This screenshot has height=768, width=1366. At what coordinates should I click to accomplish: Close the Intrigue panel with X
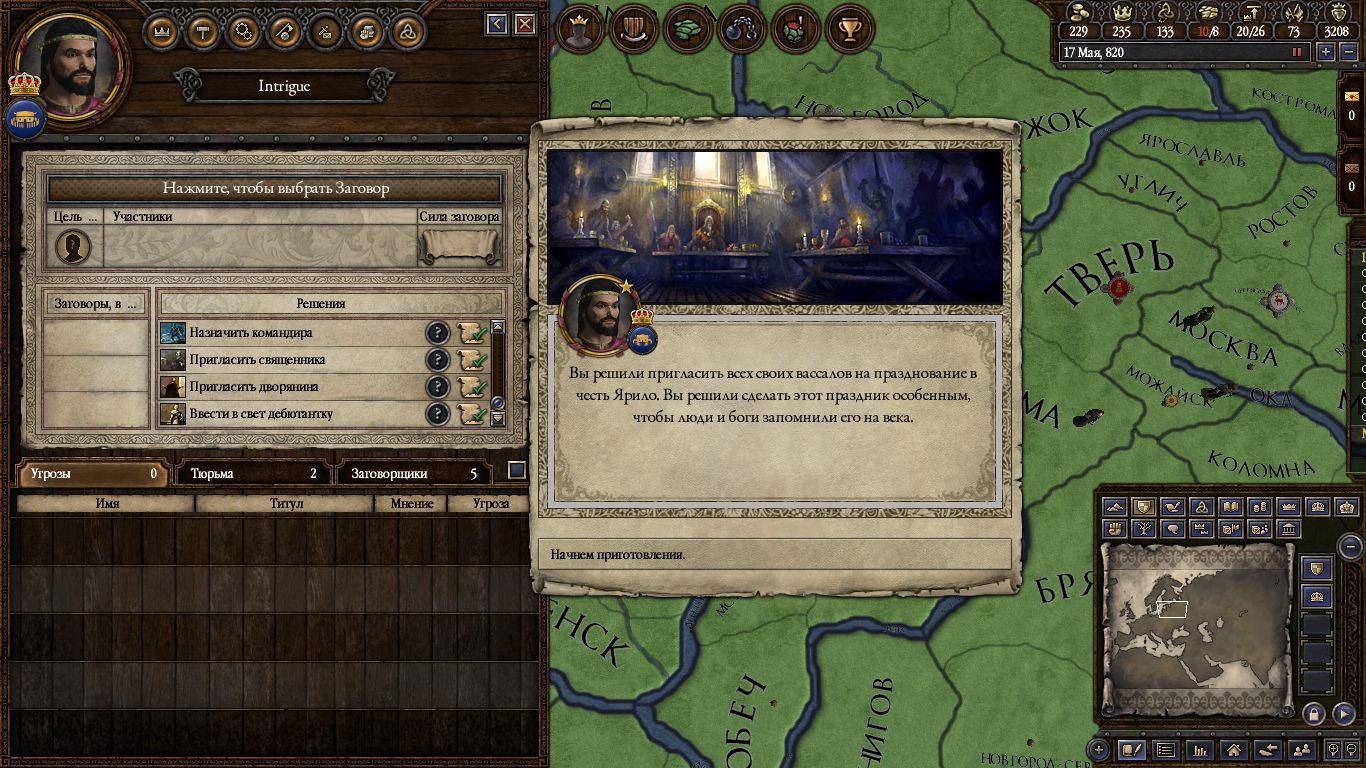(x=524, y=24)
